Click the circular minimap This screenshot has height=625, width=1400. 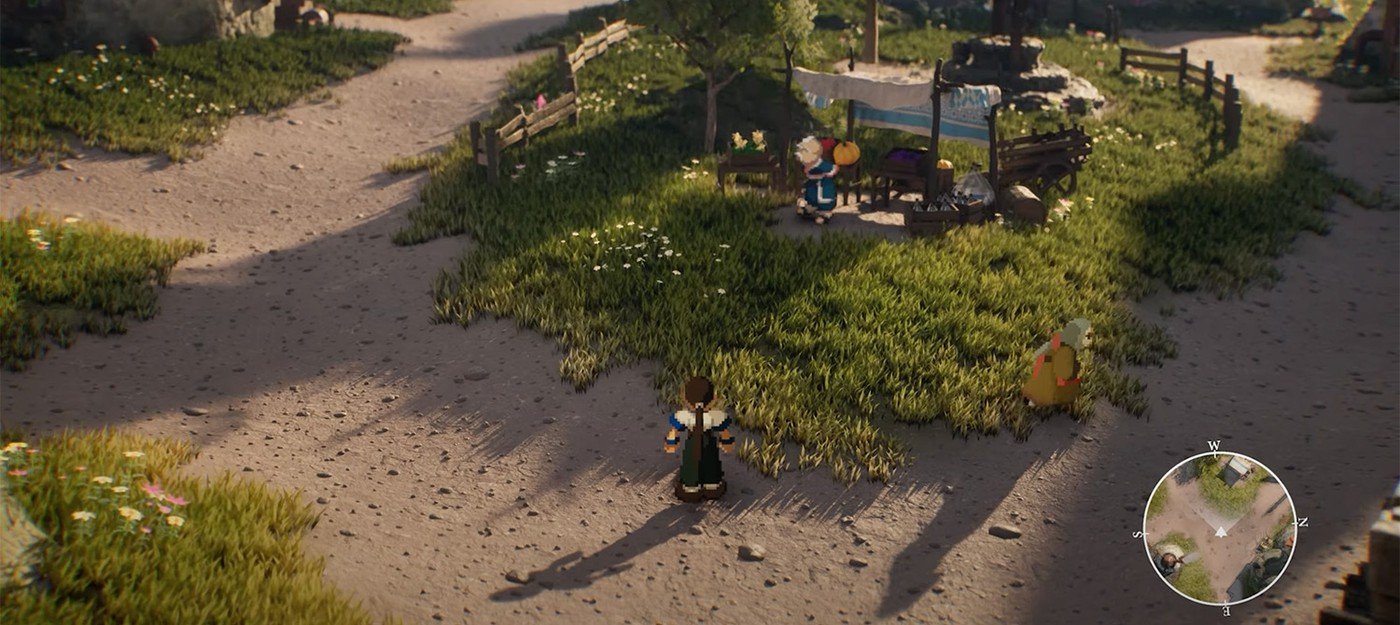tap(1219, 528)
